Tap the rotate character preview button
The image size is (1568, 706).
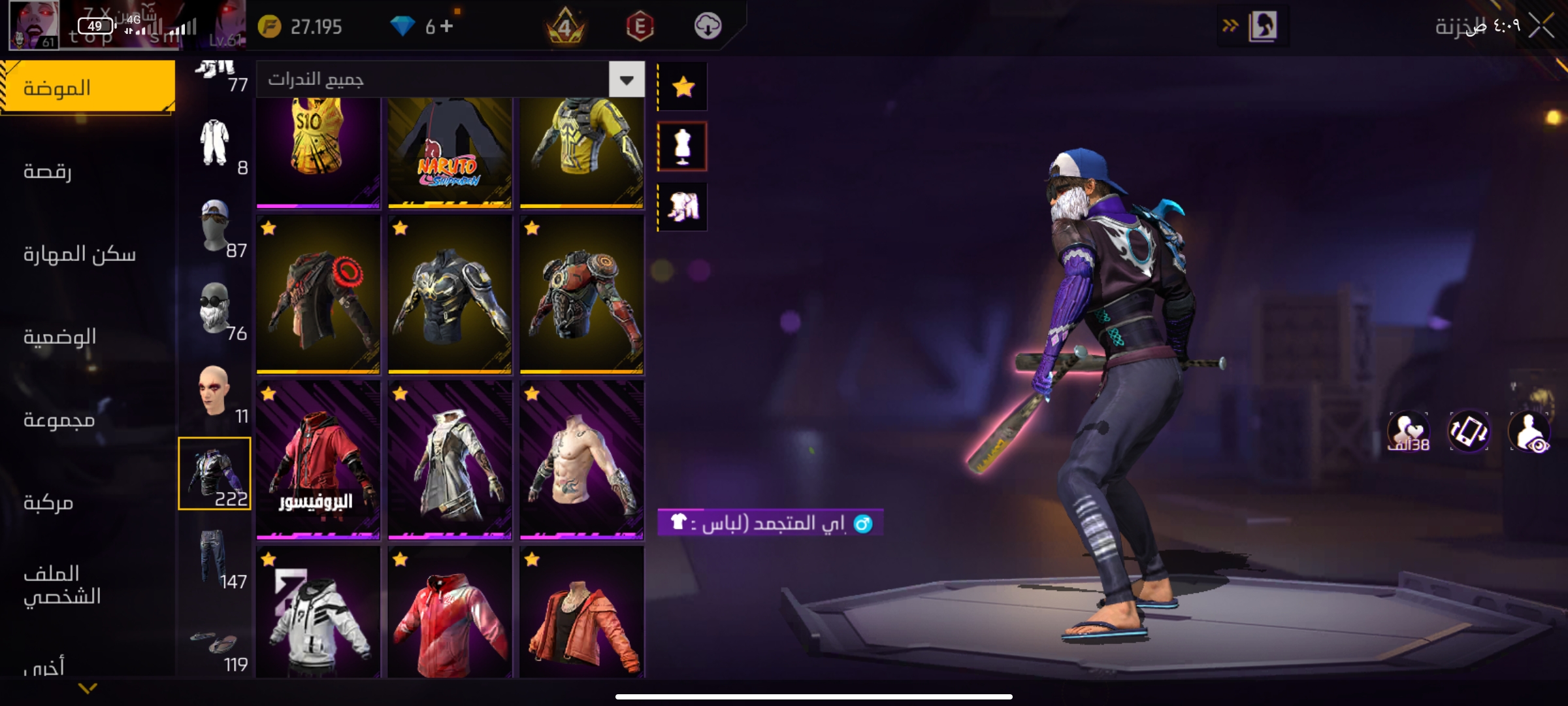pyautogui.click(x=1469, y=431)
